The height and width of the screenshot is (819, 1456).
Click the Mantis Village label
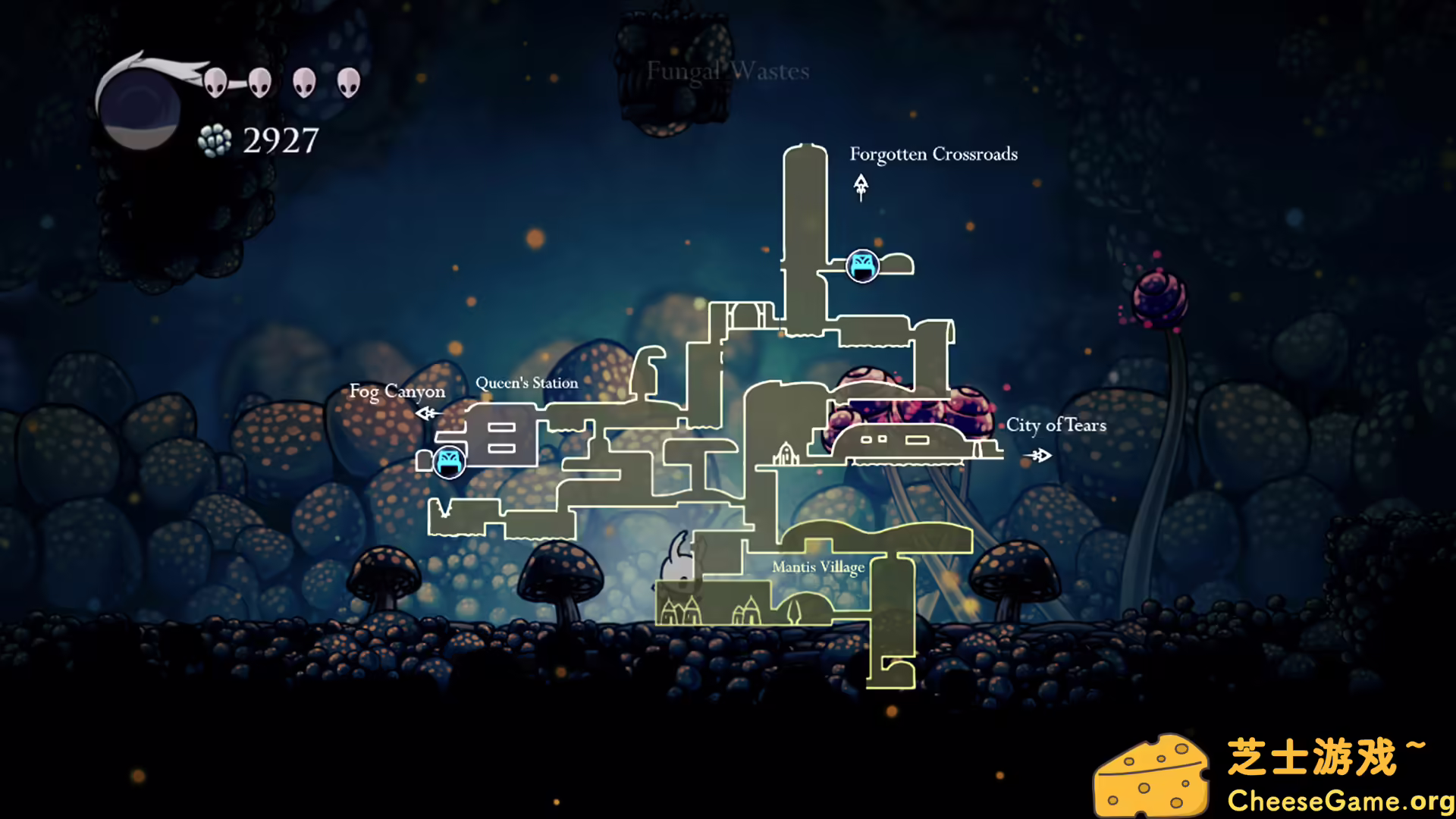coord(817,566)
